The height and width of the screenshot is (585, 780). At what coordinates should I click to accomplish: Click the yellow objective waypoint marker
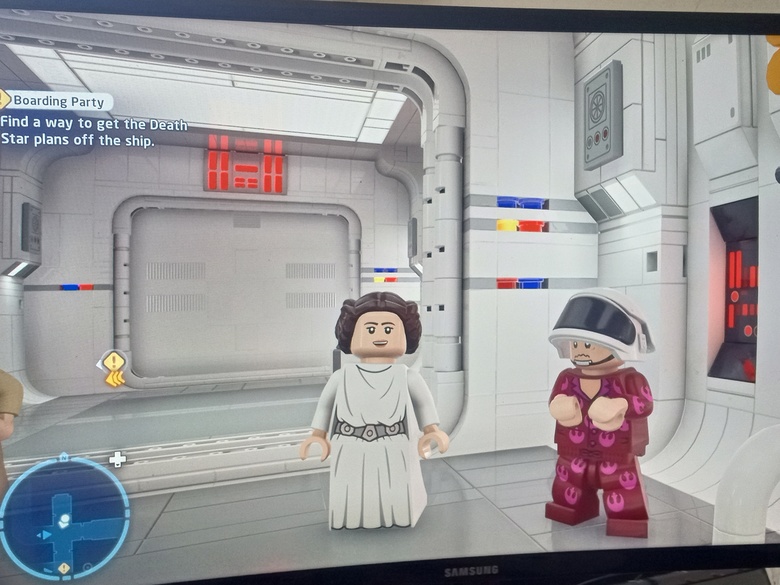click(115, 367)
